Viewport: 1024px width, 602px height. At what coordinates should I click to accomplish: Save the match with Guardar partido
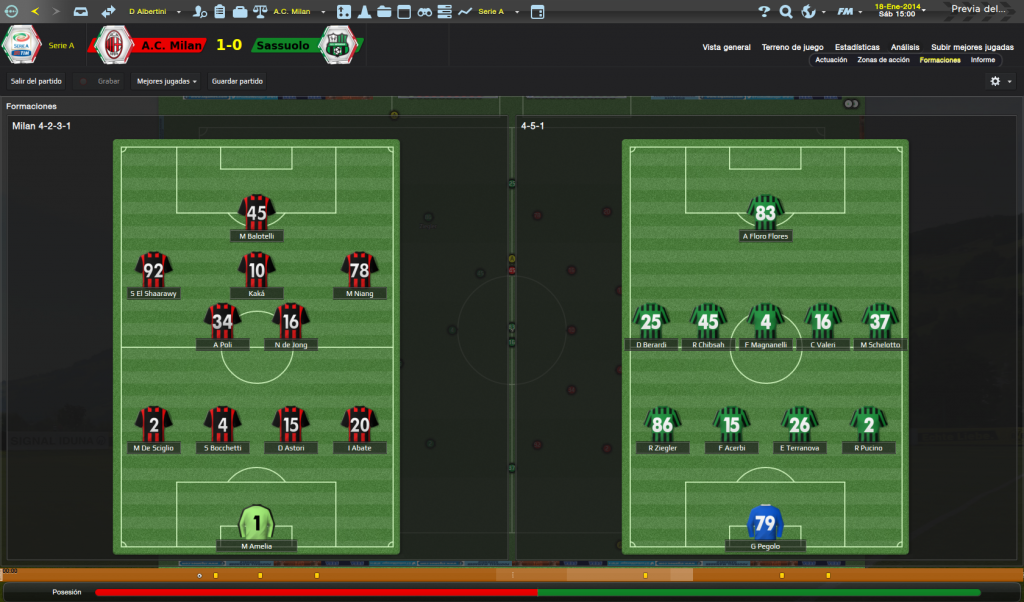coord(237,81)
